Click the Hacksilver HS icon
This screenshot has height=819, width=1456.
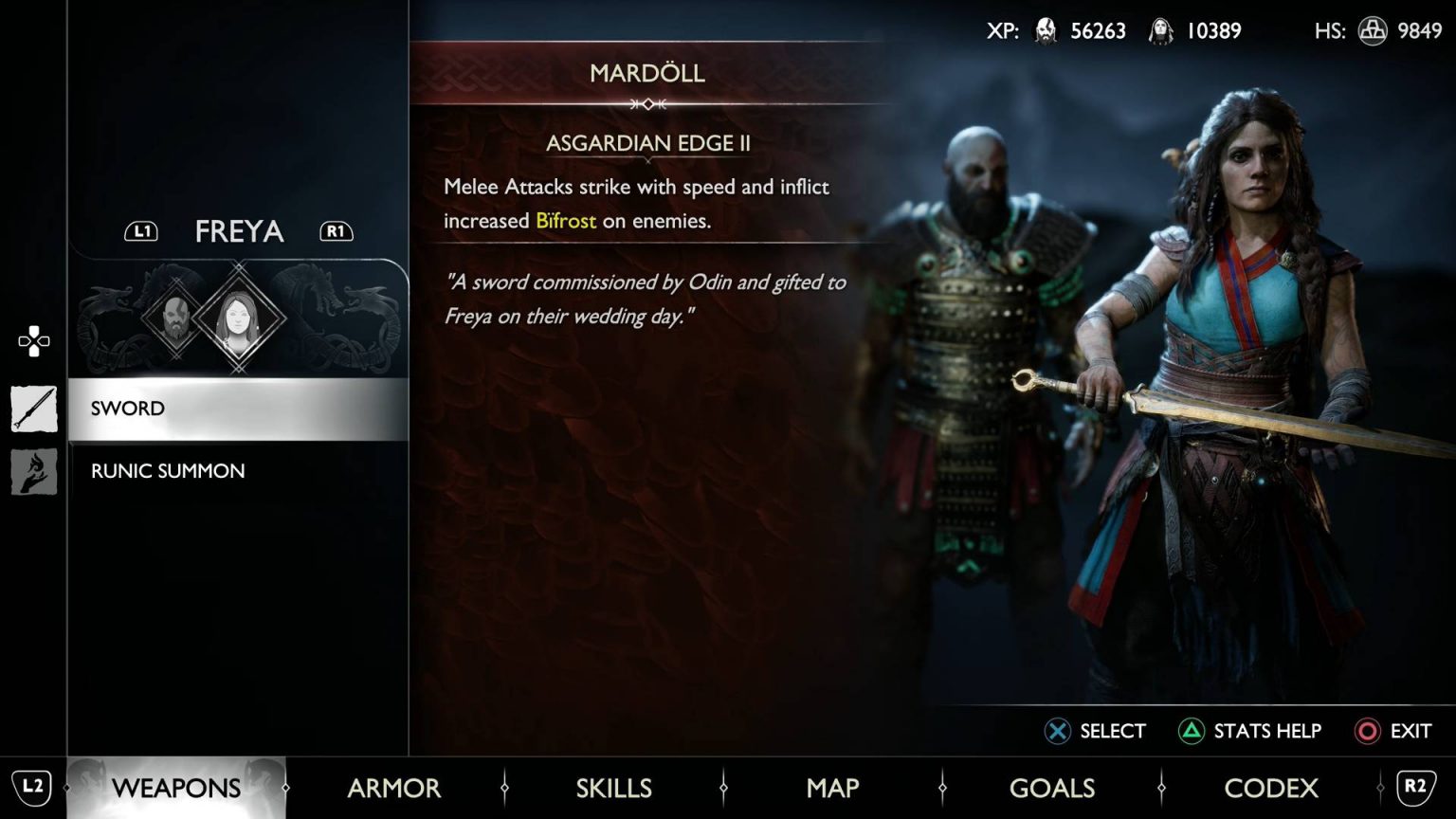pos(1374,30)
